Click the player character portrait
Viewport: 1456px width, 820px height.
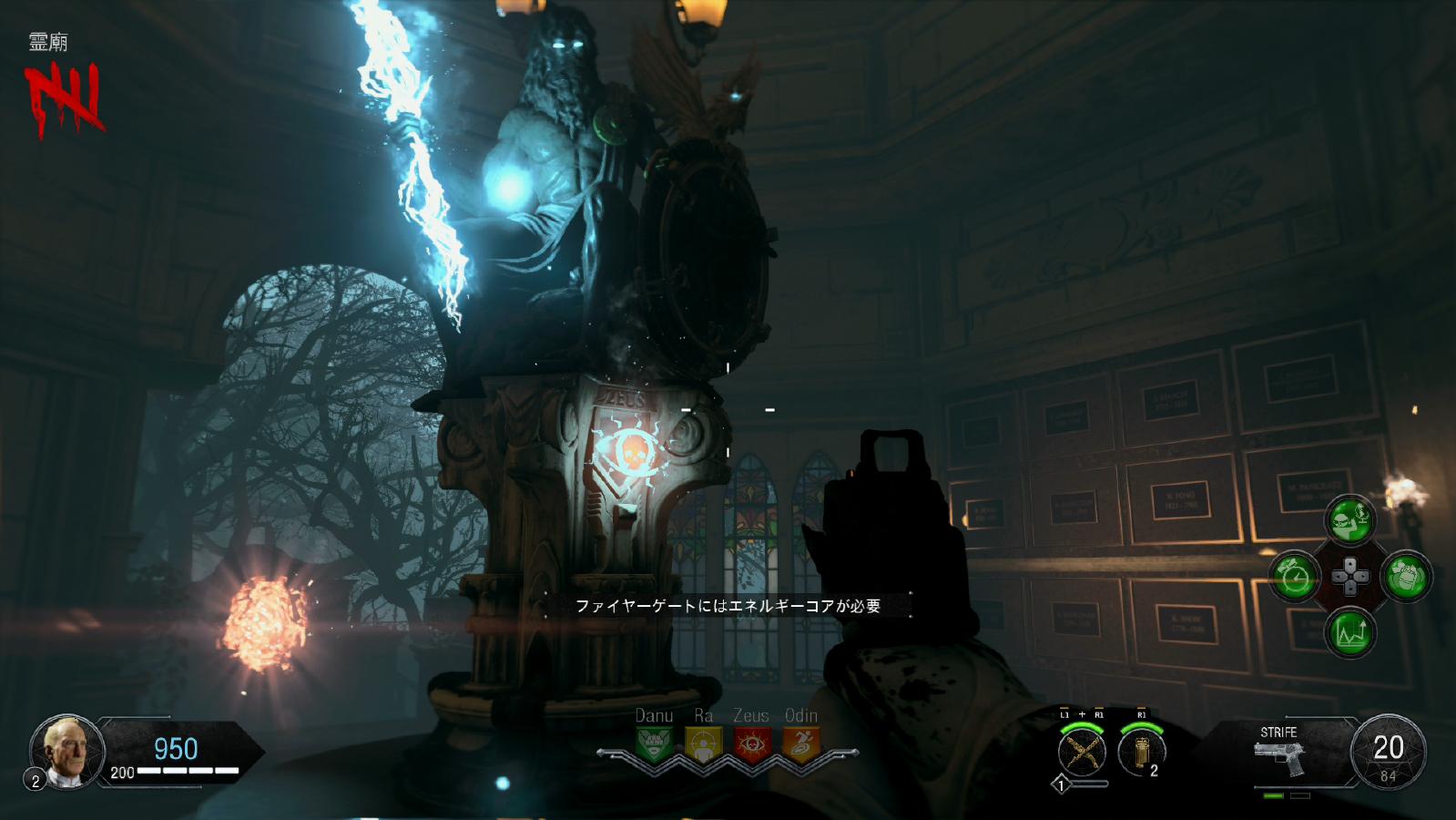click(x=69, y=751)
